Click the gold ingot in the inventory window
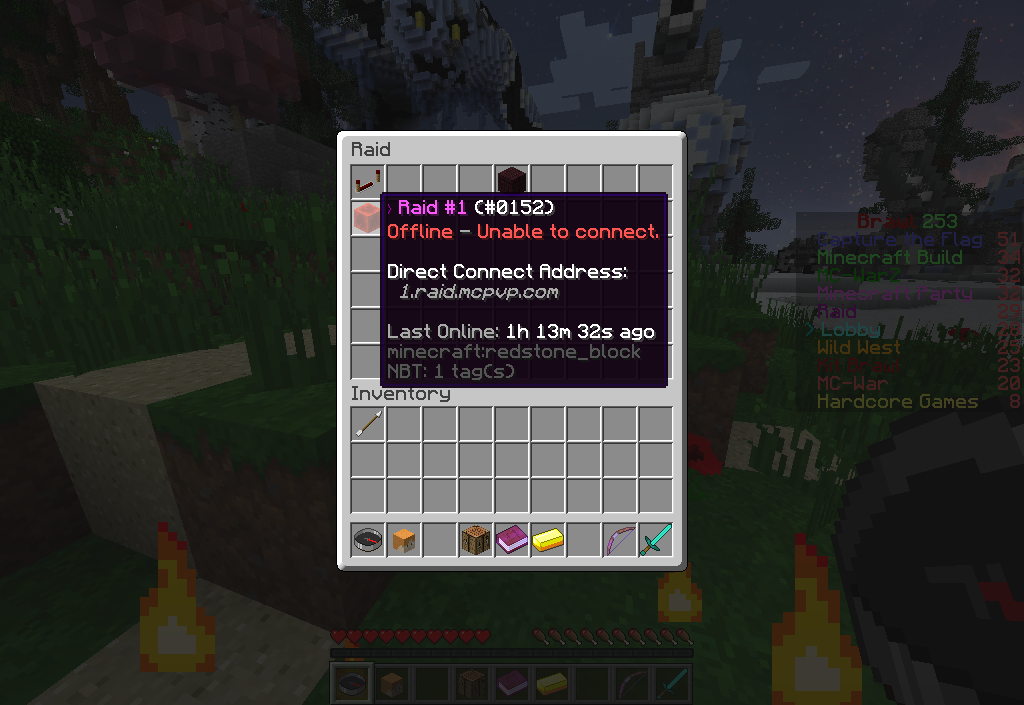Screen dimensions: 1024x705 [547, 540]
